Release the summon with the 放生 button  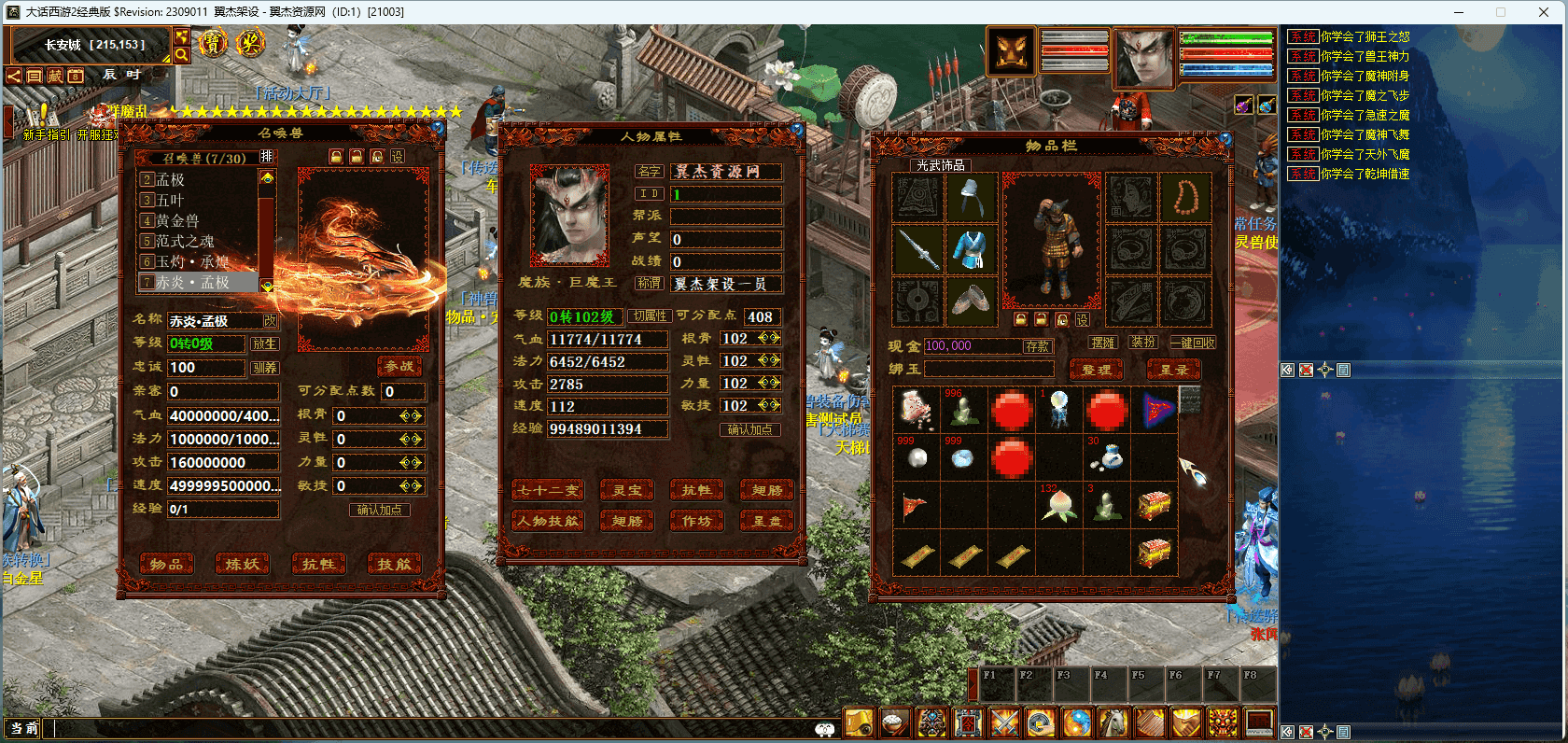(x=264, y=343)
